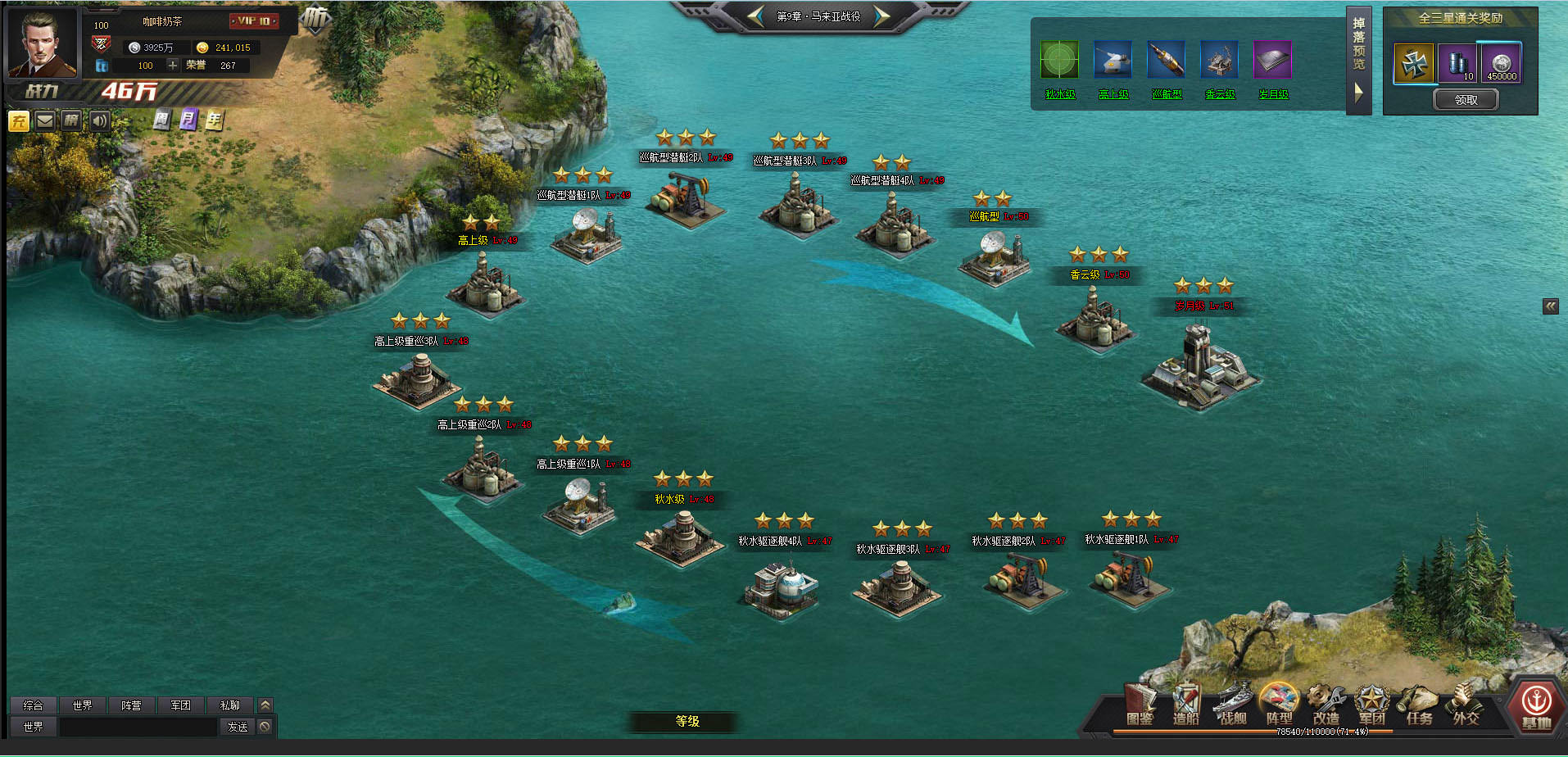The image size is (1568, 757).
Task: Toggle sound with the speaker icon
Action: tap(99, 121)
